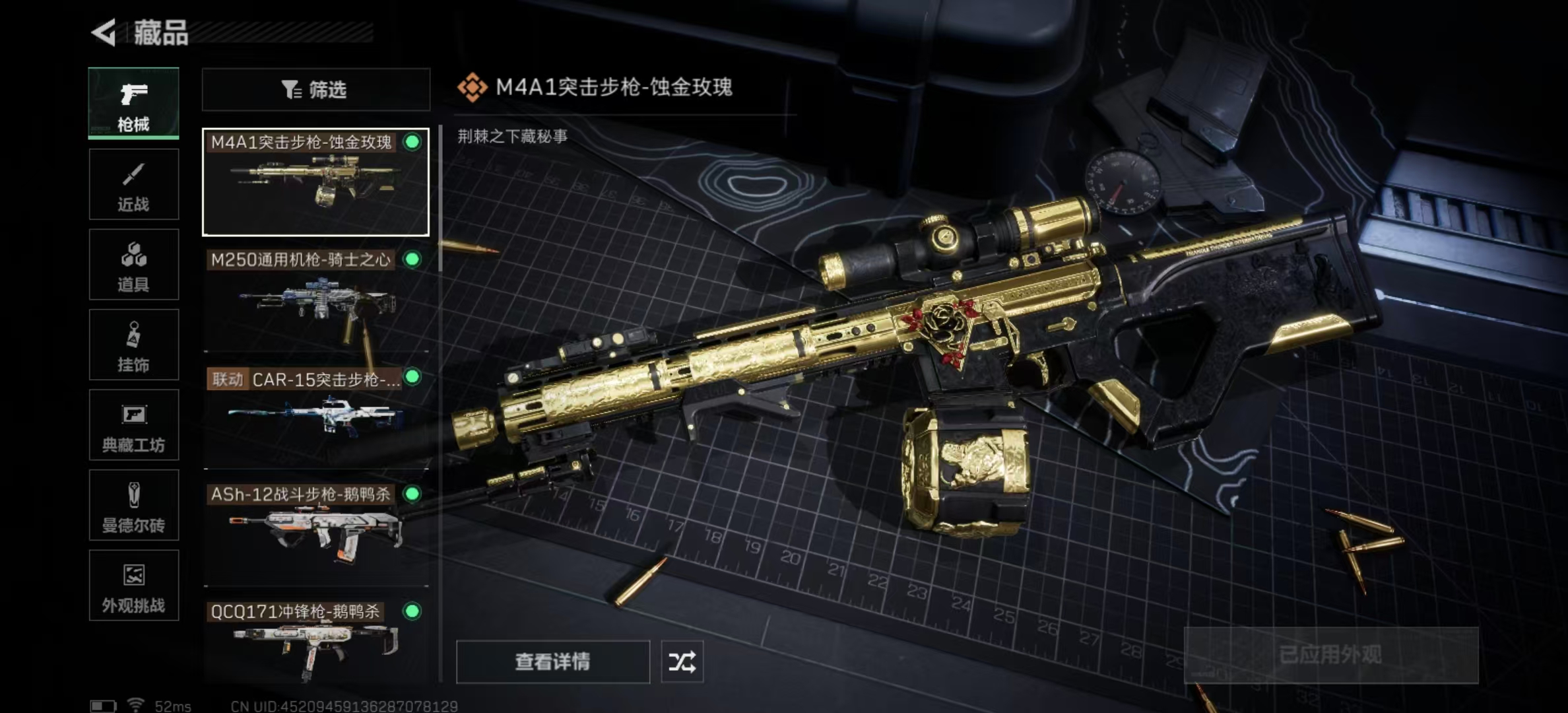
Task: Select the 道具 items tab
Action: click(133, 265)
